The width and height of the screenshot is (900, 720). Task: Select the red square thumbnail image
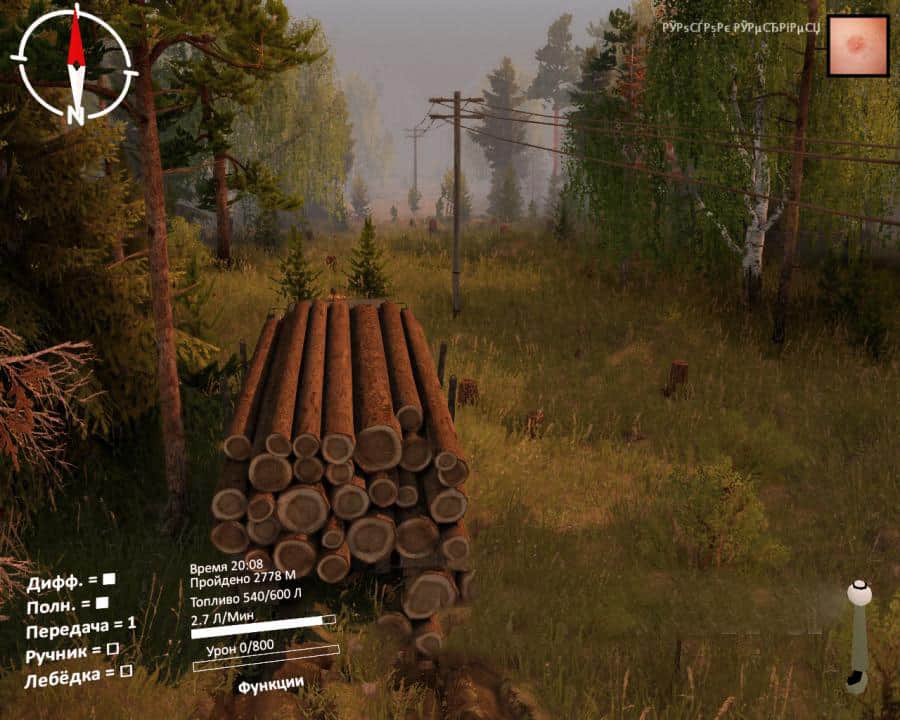858,46
